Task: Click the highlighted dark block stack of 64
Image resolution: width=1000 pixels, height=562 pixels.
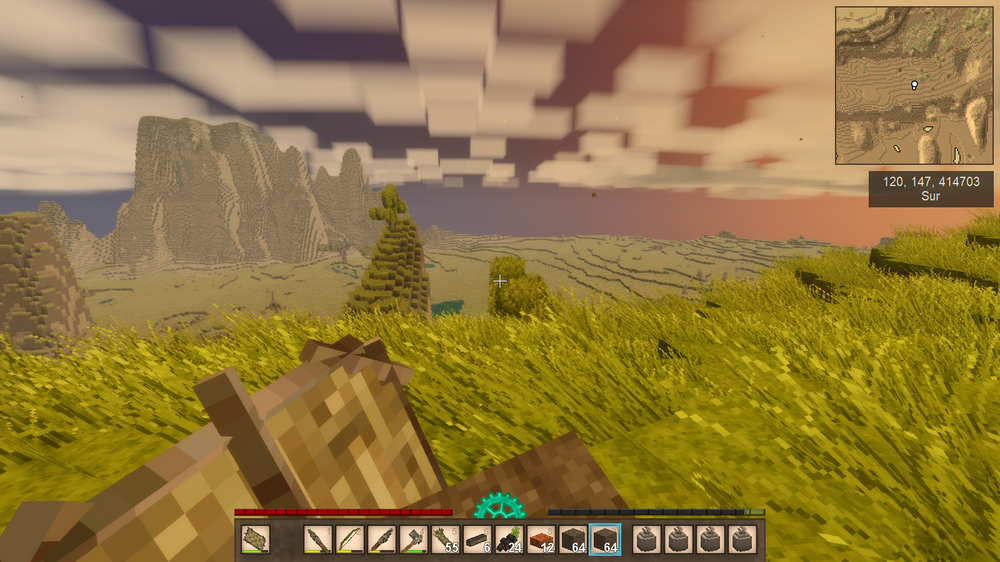Action: pyautogui.click(x=605, y=540)
